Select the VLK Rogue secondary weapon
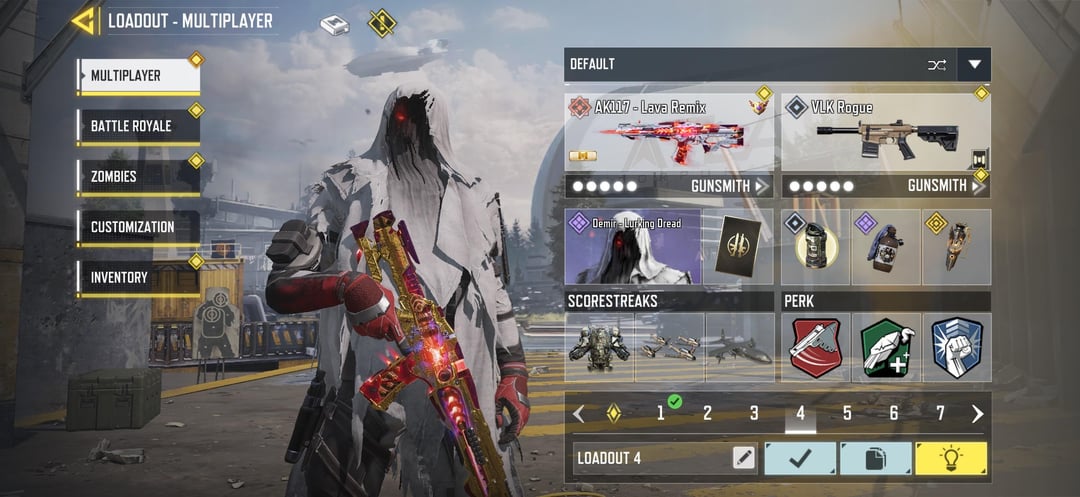Screen dimensions: 1080x497 885,134
